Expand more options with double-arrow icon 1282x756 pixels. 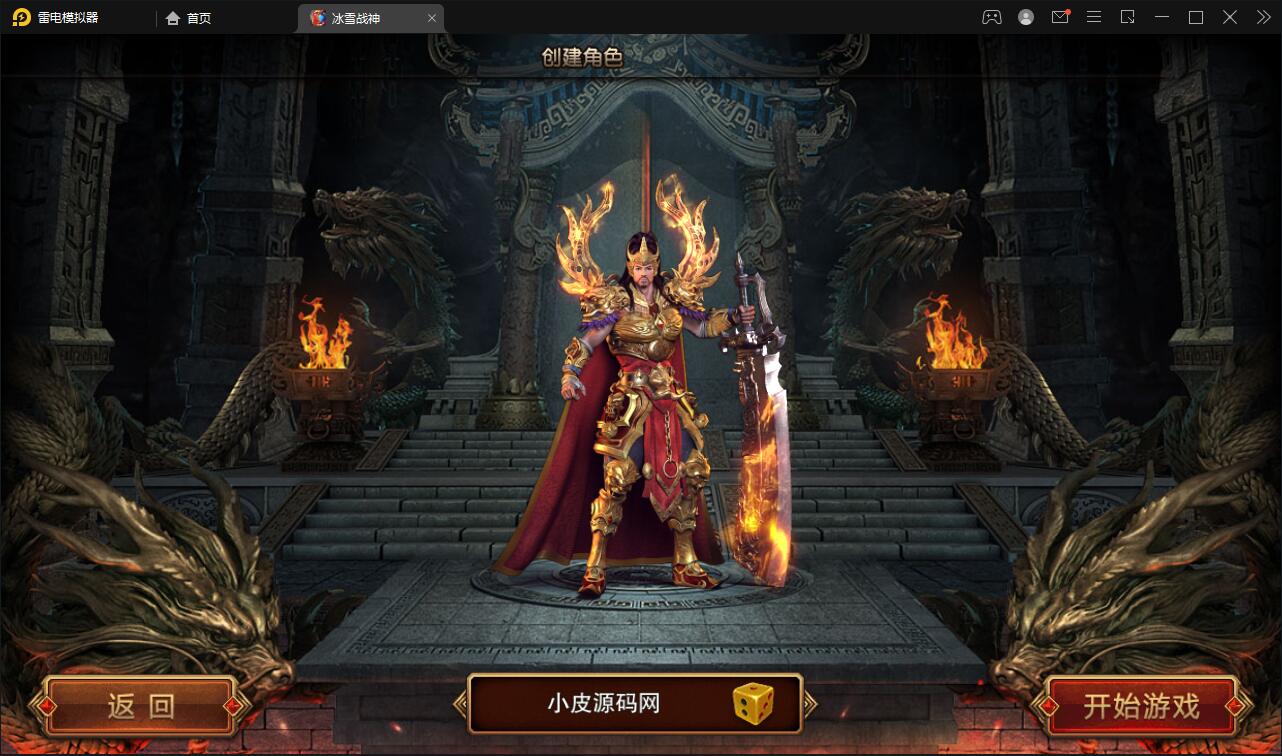pyautogui.click(x=1262, y=17)
